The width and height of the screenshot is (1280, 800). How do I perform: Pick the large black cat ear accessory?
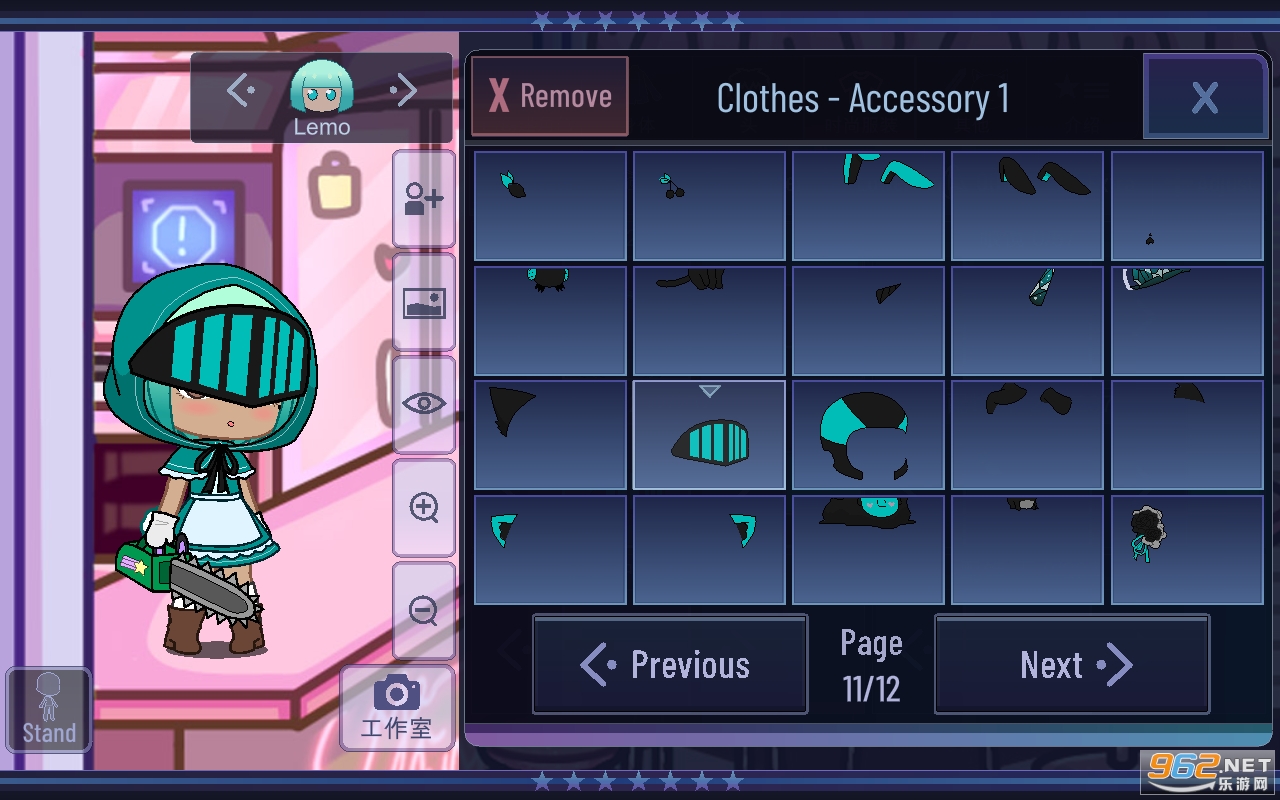coord(550,436)
